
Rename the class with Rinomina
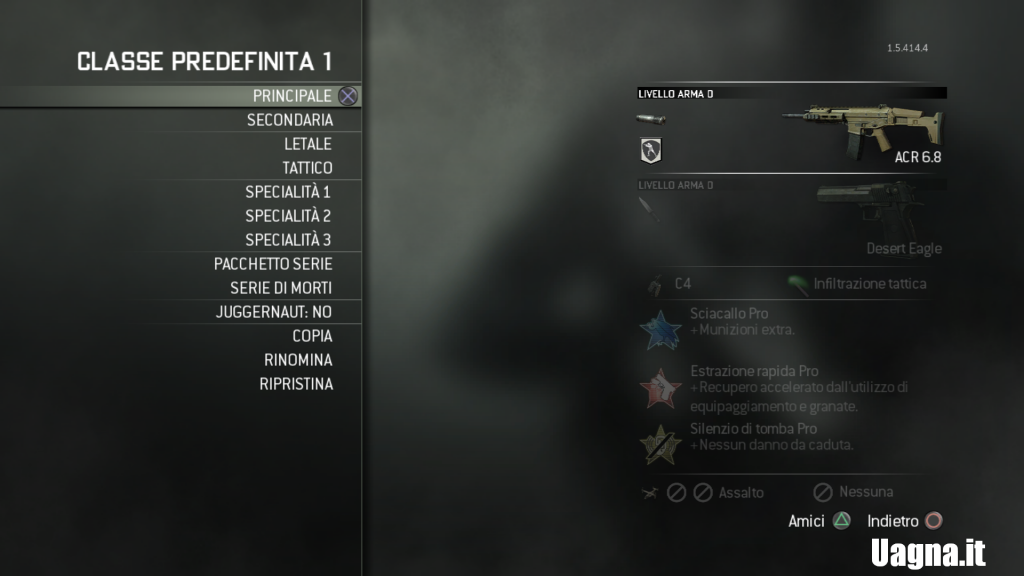(x=298, y=360)
